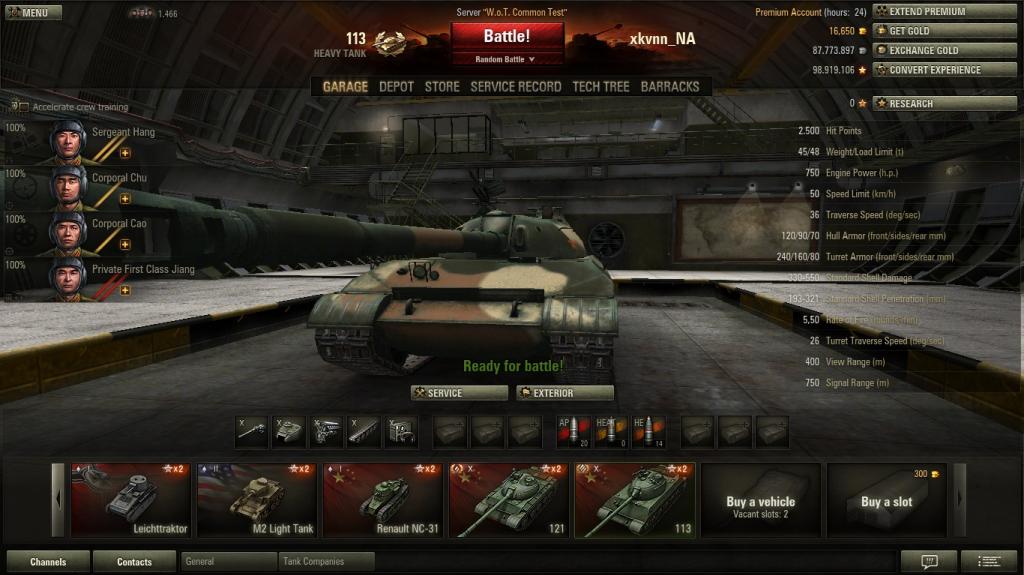The image size is (1024, 575).
Task: Open the Random Battle mode dropdown
Action: 507,60
